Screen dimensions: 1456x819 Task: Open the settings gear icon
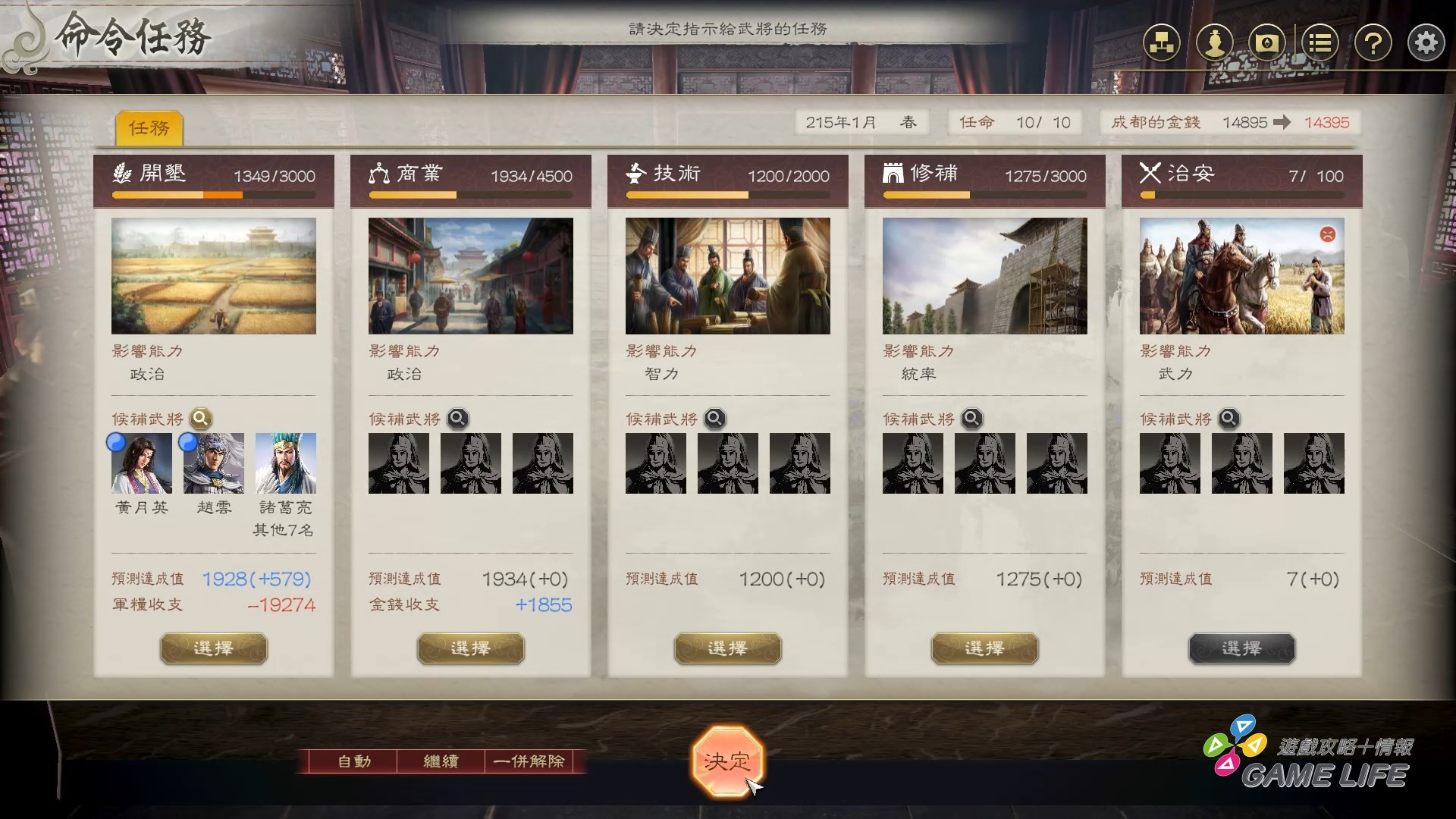coord(1426,43)
